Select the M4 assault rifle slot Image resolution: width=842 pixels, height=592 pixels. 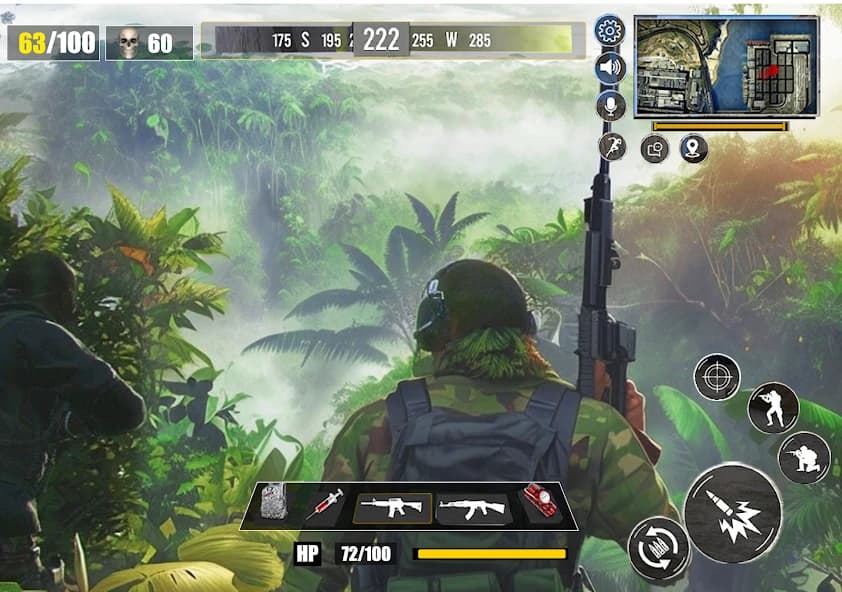(392, 508)
